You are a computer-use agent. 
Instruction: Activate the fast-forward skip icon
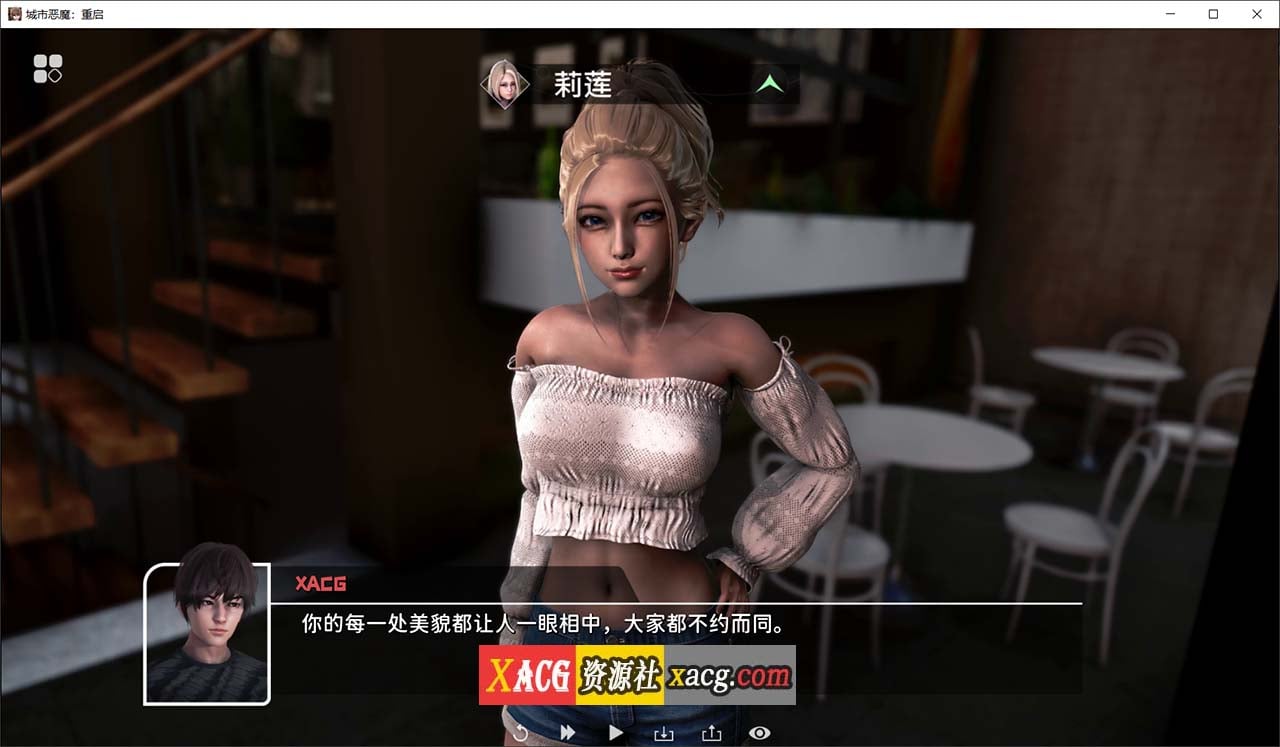(567, 732)
